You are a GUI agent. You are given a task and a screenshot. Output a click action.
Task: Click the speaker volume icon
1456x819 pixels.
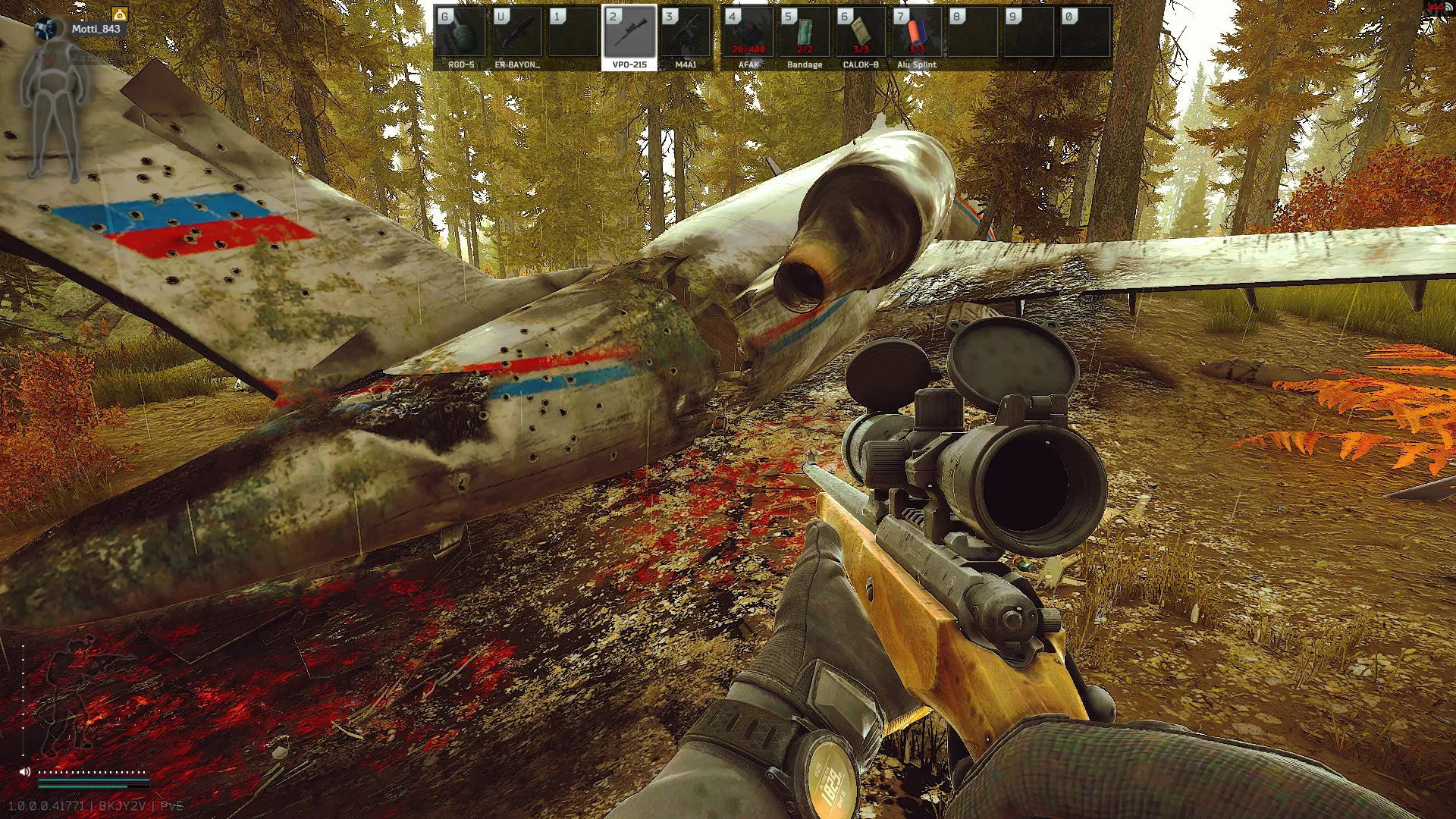click(25, 771)
